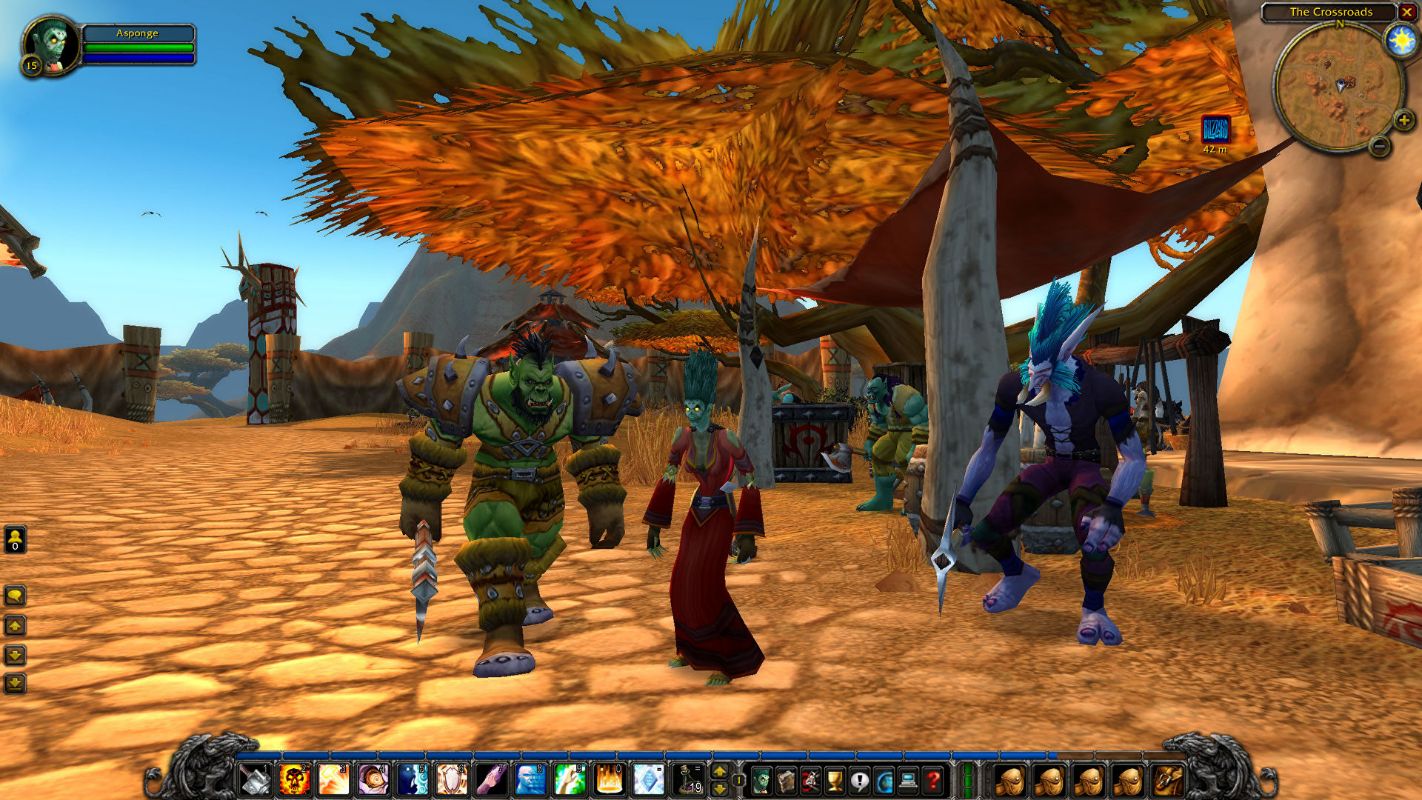The image size is (1422, 800).
Task: Cast the shield spell in action slot 6
Action: point(452,777)
